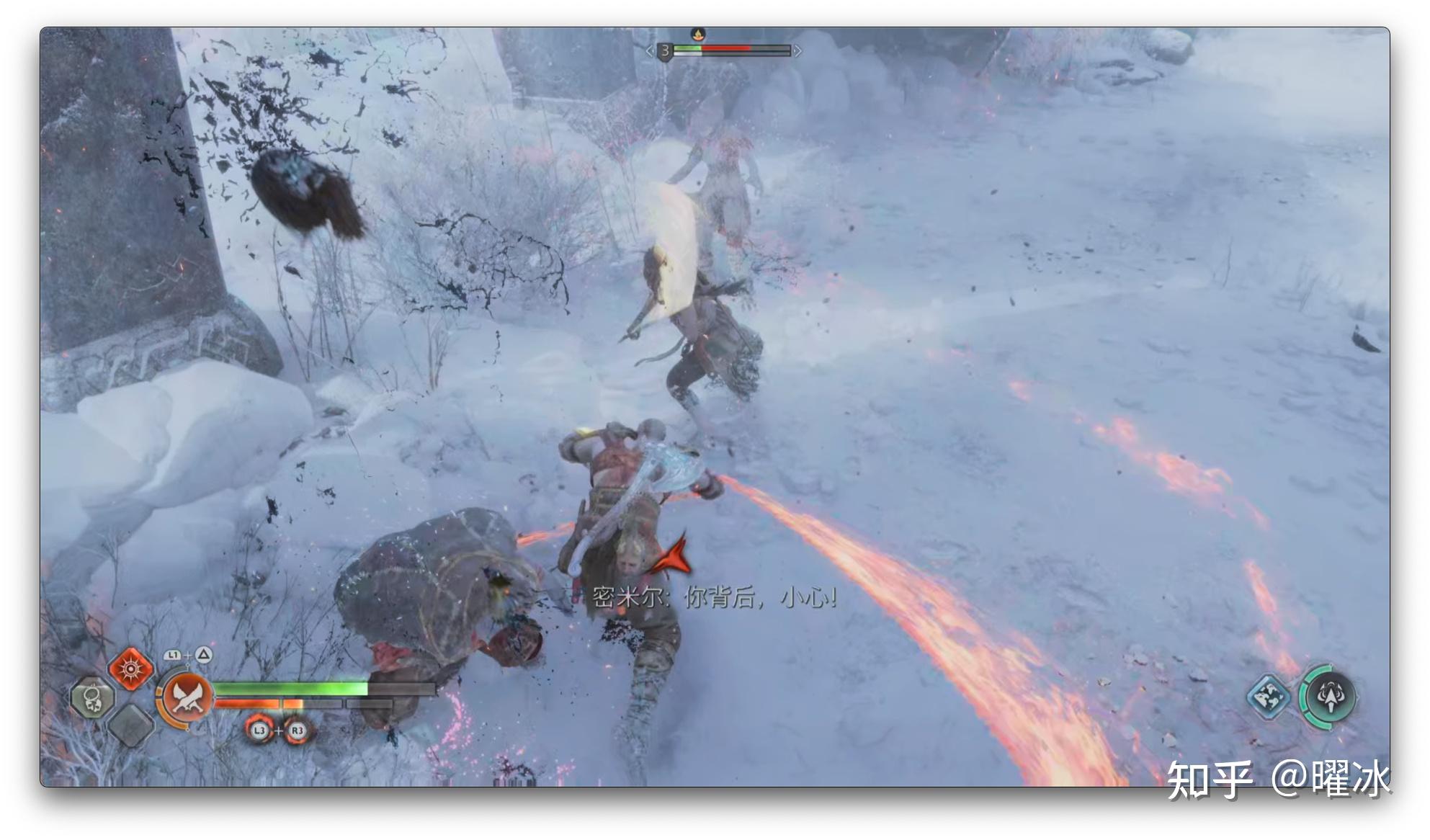The width and height of the screenshot is (1430, 840).
Task: Use the skull relic slot
Action: pos(92,697)
